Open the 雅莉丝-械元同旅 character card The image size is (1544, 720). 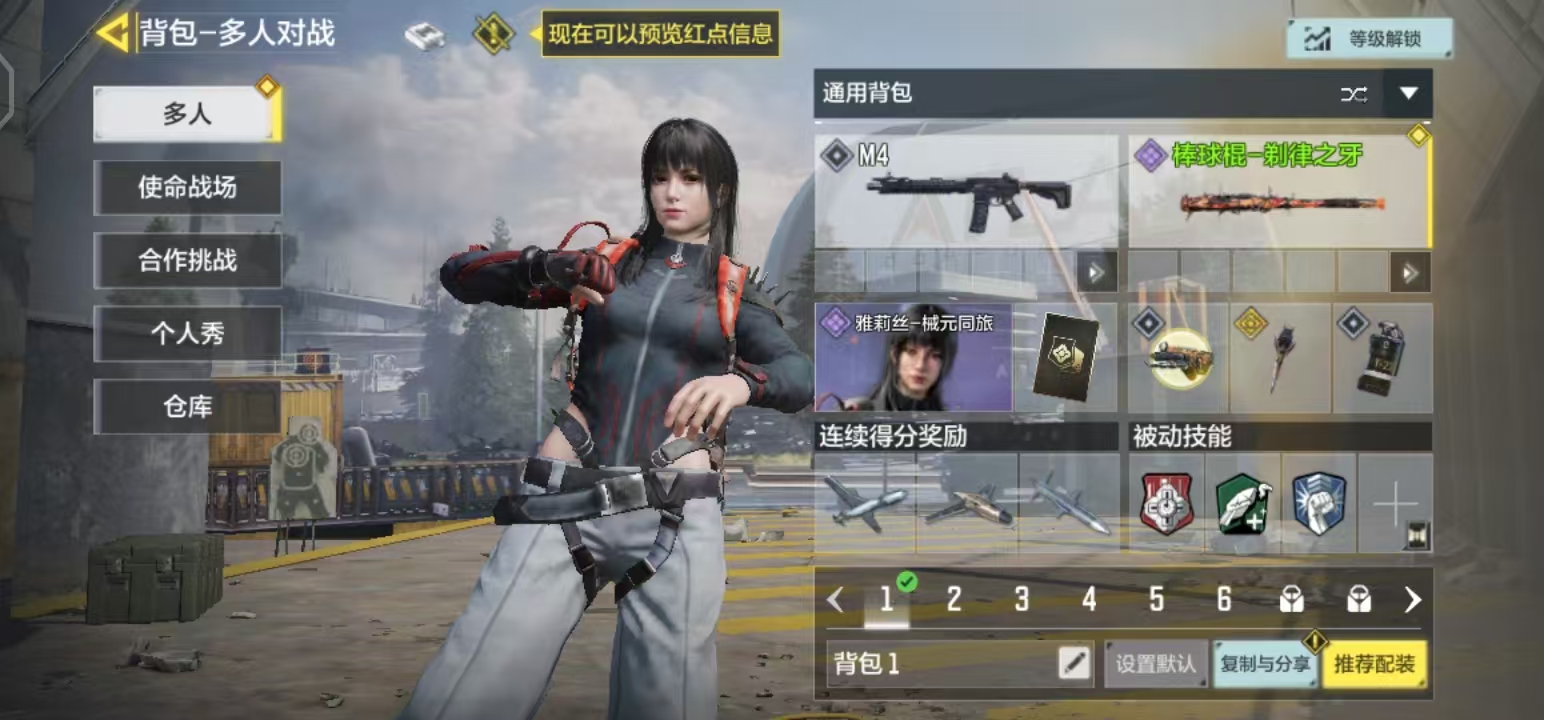[914, 358]
